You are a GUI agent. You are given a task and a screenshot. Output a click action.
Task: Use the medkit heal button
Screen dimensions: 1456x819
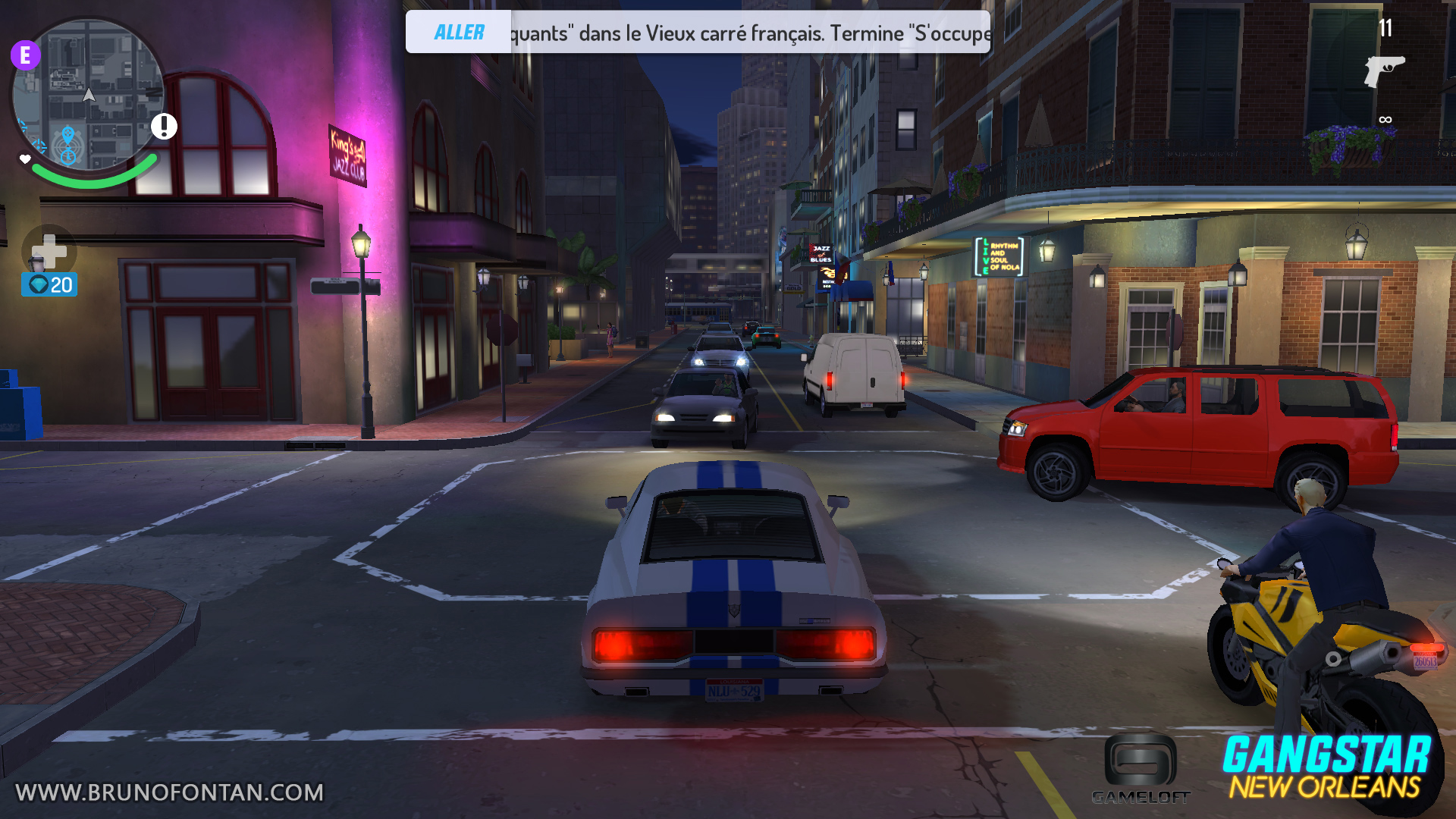[x=49, y=250]
